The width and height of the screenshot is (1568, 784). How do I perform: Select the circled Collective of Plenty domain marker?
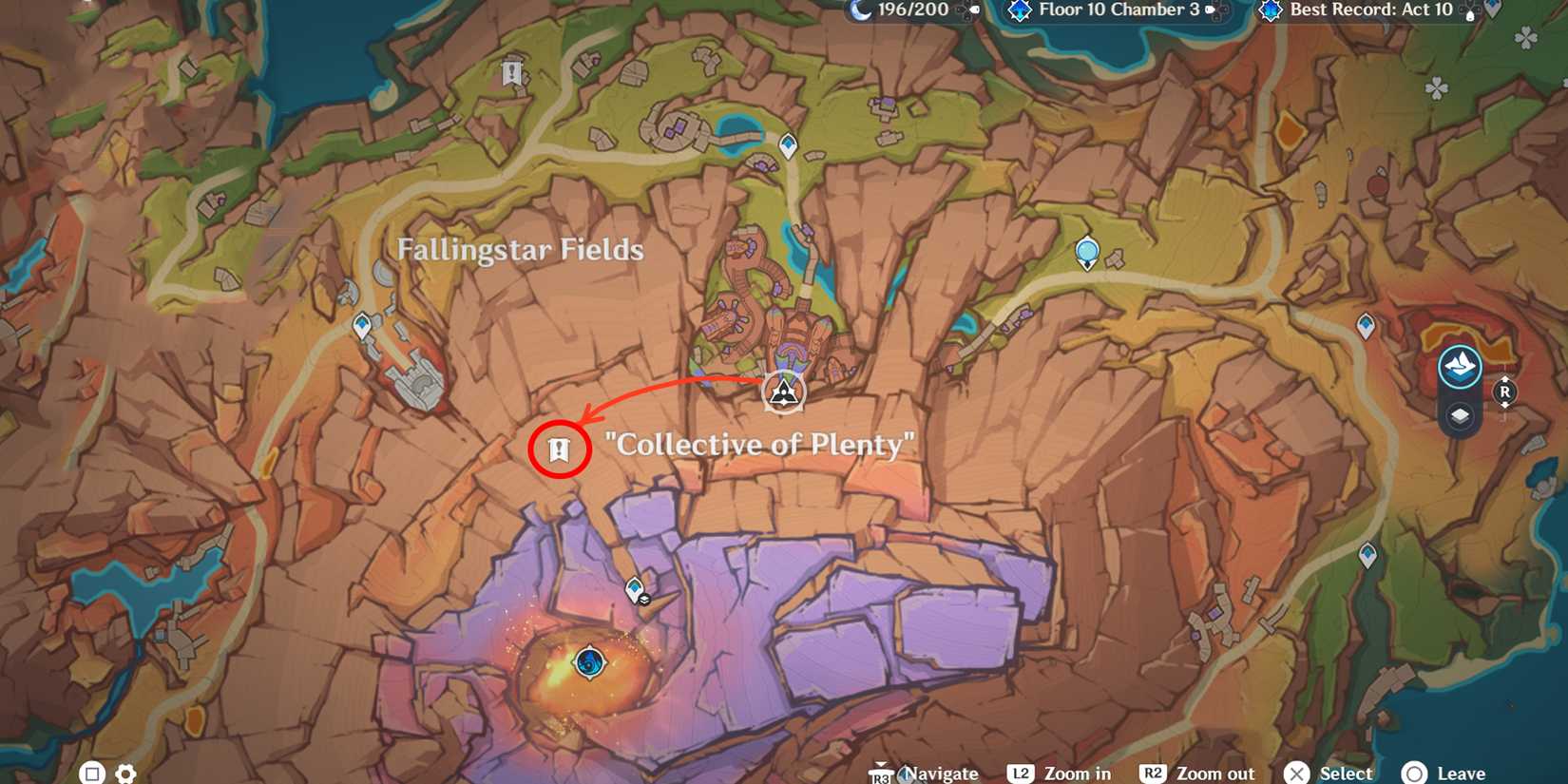point(560,449)
